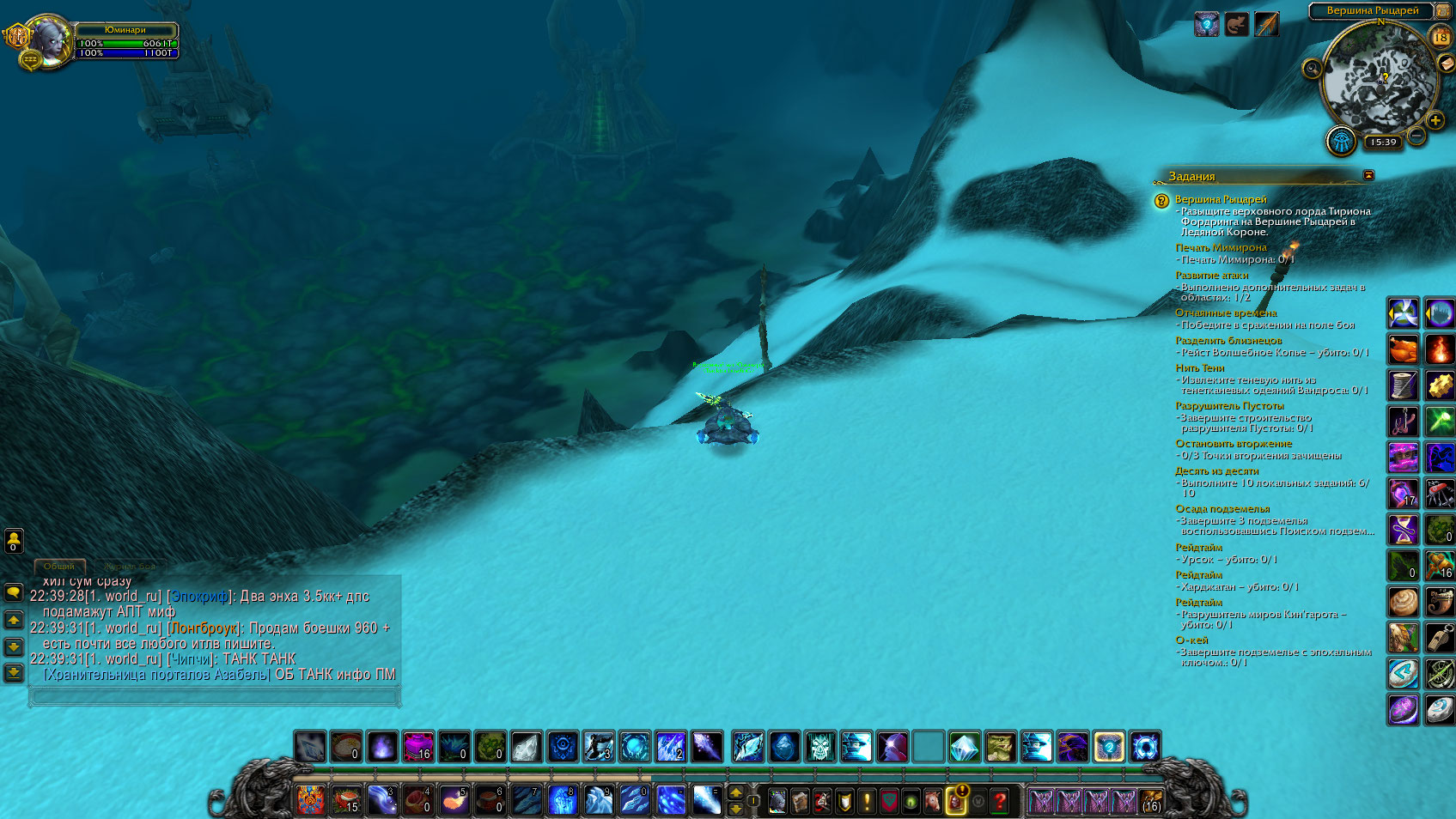Open the social button with yellow figure
The image size is (1456, 819).
[x=14, y=540]
